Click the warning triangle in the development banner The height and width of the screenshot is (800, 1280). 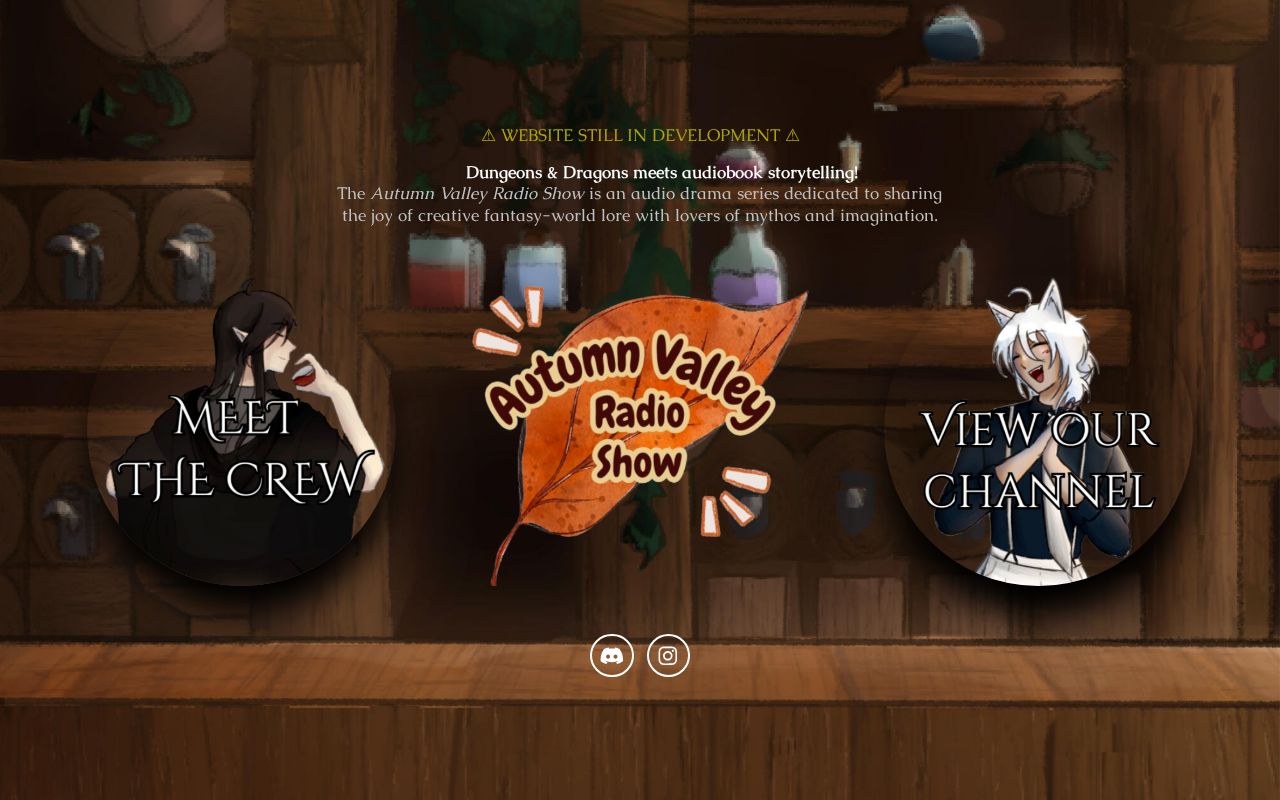(488, 134)
